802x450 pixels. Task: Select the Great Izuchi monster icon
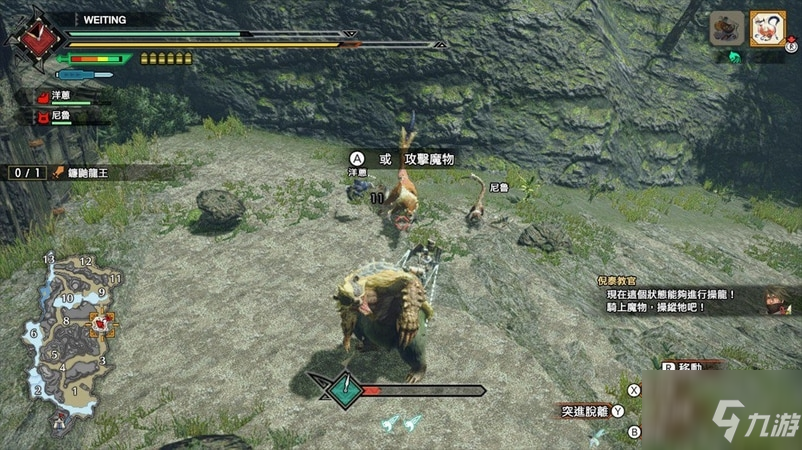(727, 27)
